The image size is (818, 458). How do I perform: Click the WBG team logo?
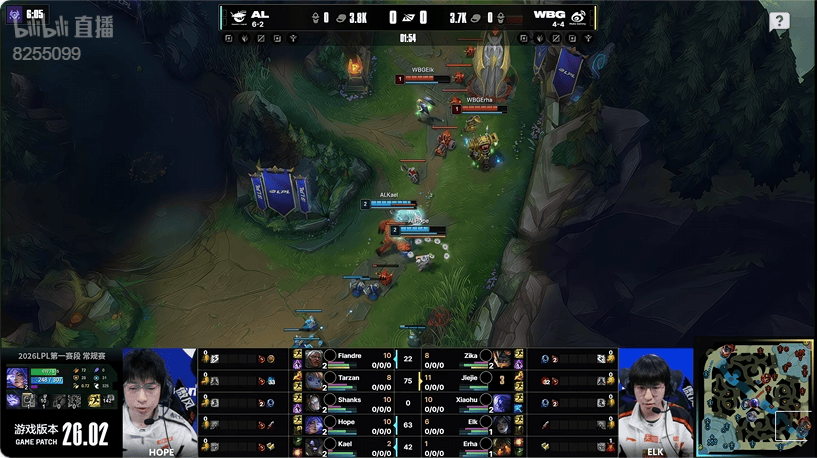point(578,16)
